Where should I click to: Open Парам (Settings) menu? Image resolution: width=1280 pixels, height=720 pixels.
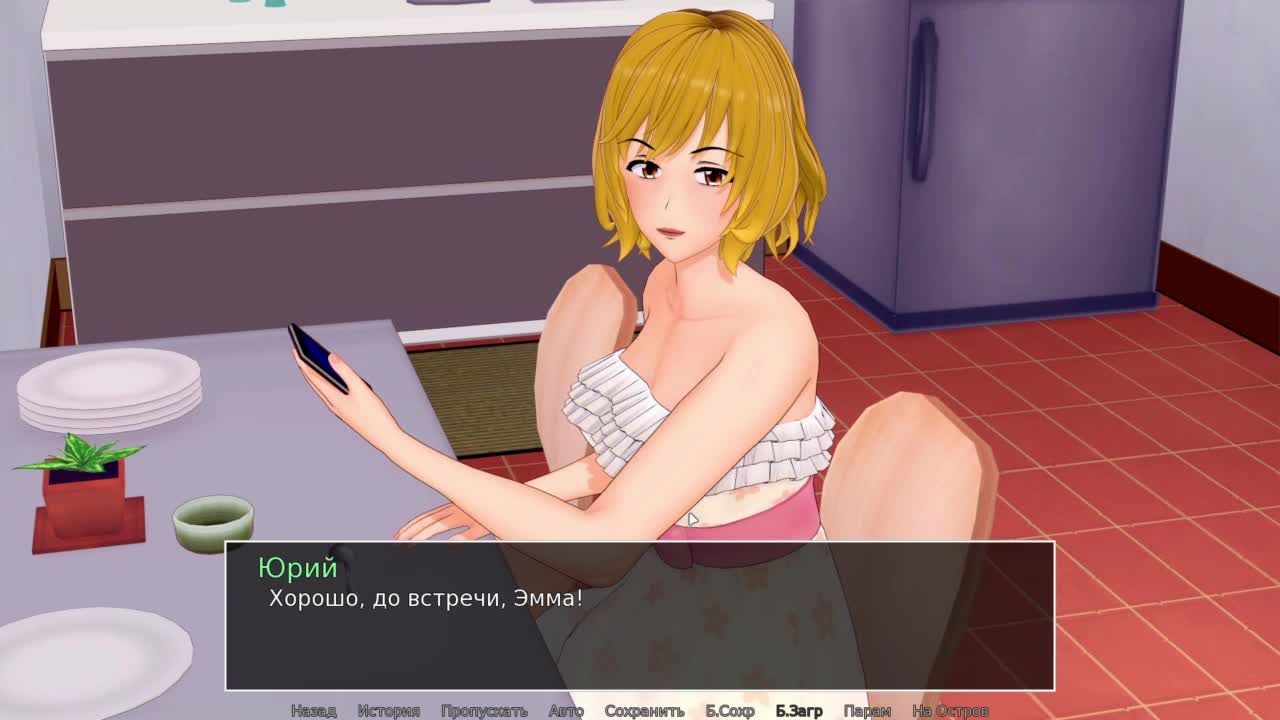point(867,711)
